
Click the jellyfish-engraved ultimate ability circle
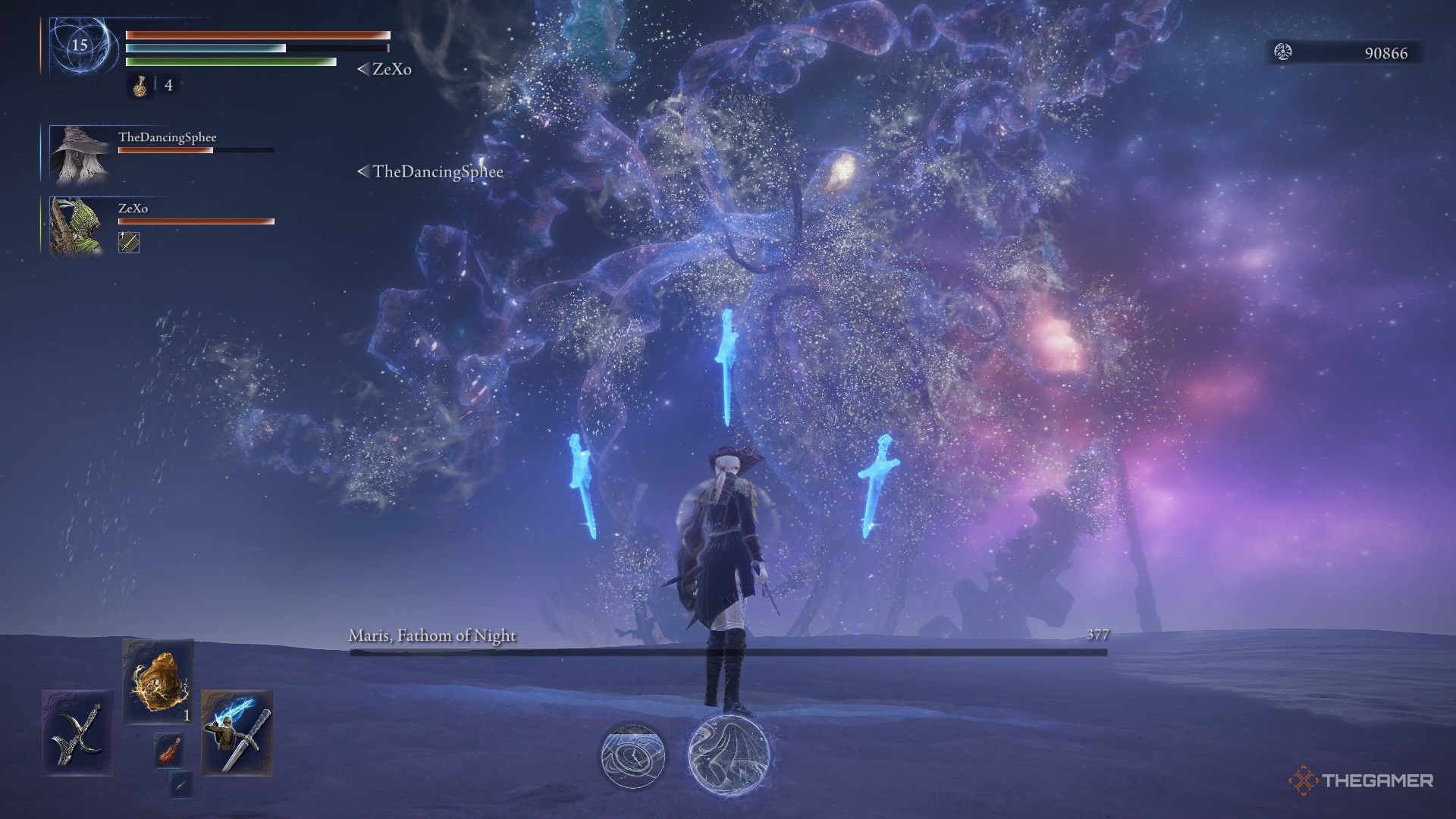coord(730,755)
